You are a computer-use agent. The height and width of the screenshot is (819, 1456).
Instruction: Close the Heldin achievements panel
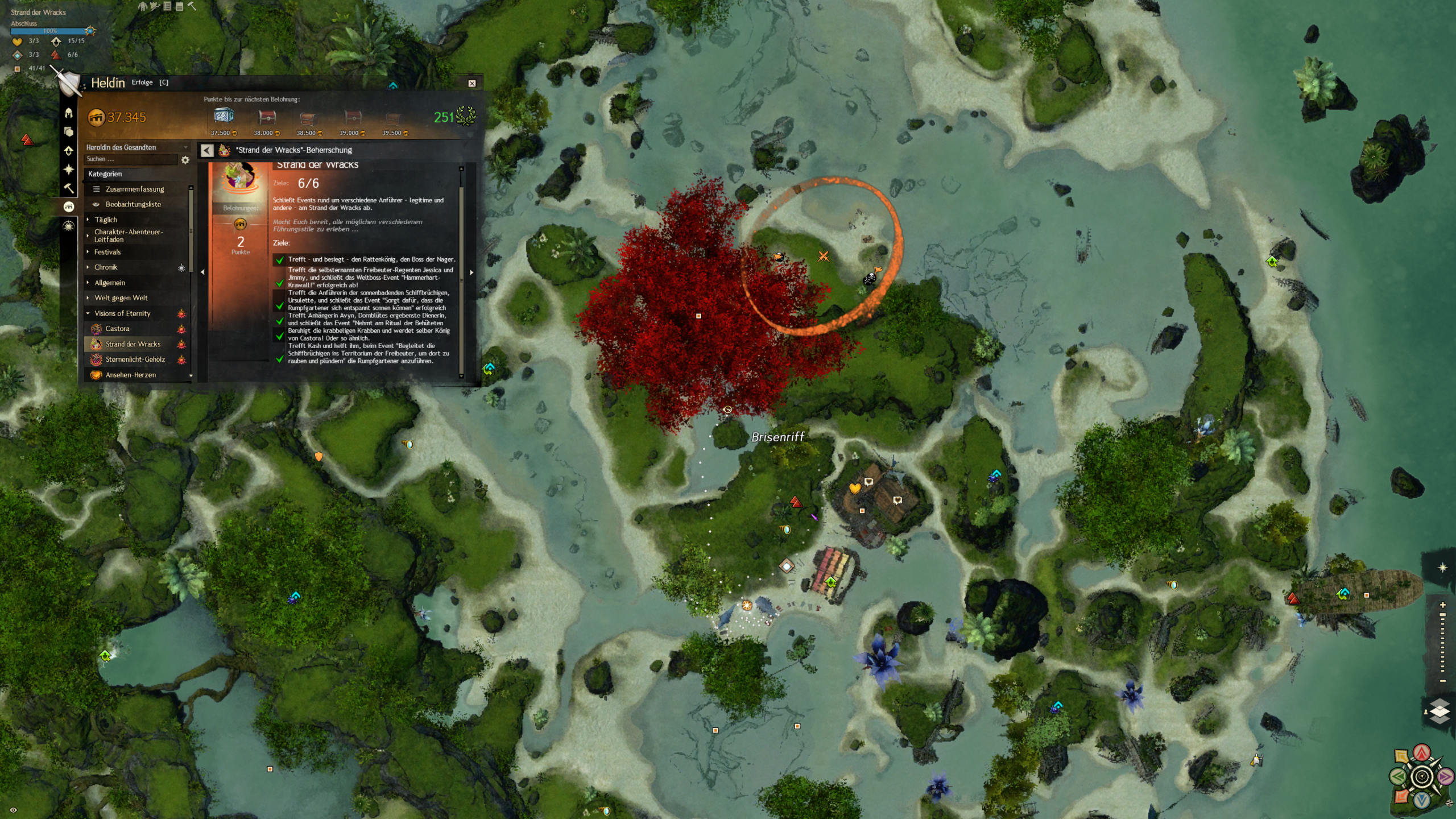[471, 84]
